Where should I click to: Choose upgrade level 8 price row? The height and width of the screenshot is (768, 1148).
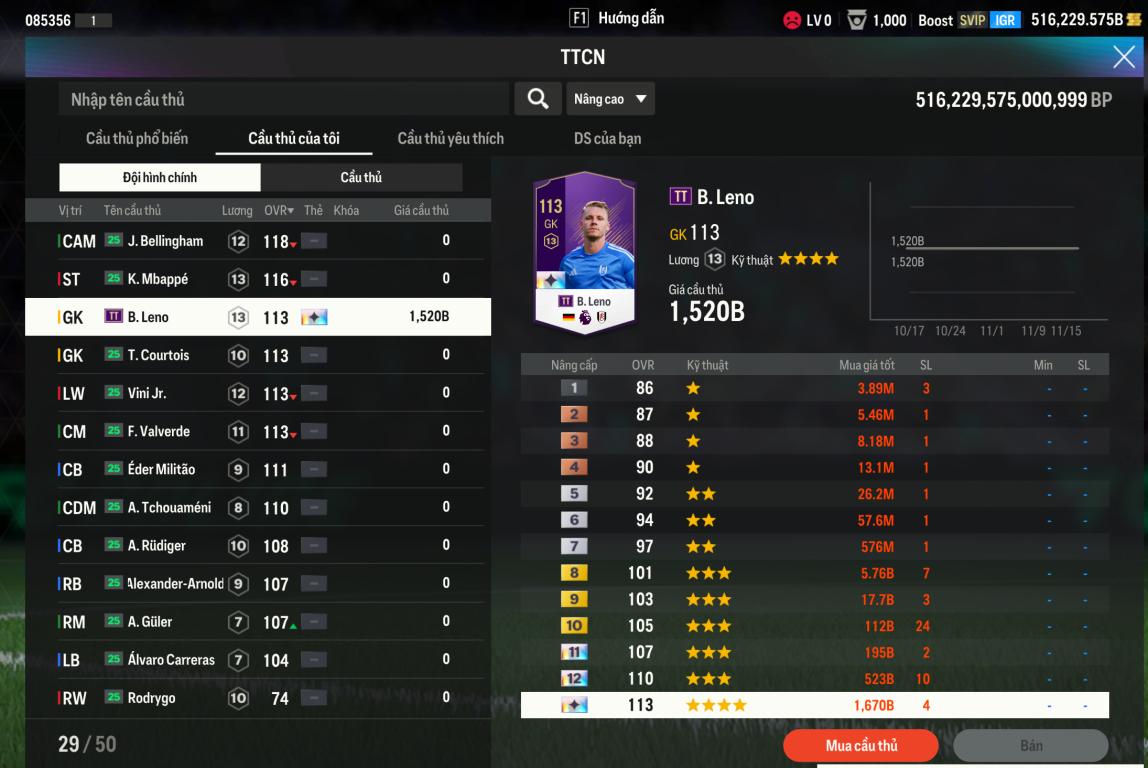(814, 573)
